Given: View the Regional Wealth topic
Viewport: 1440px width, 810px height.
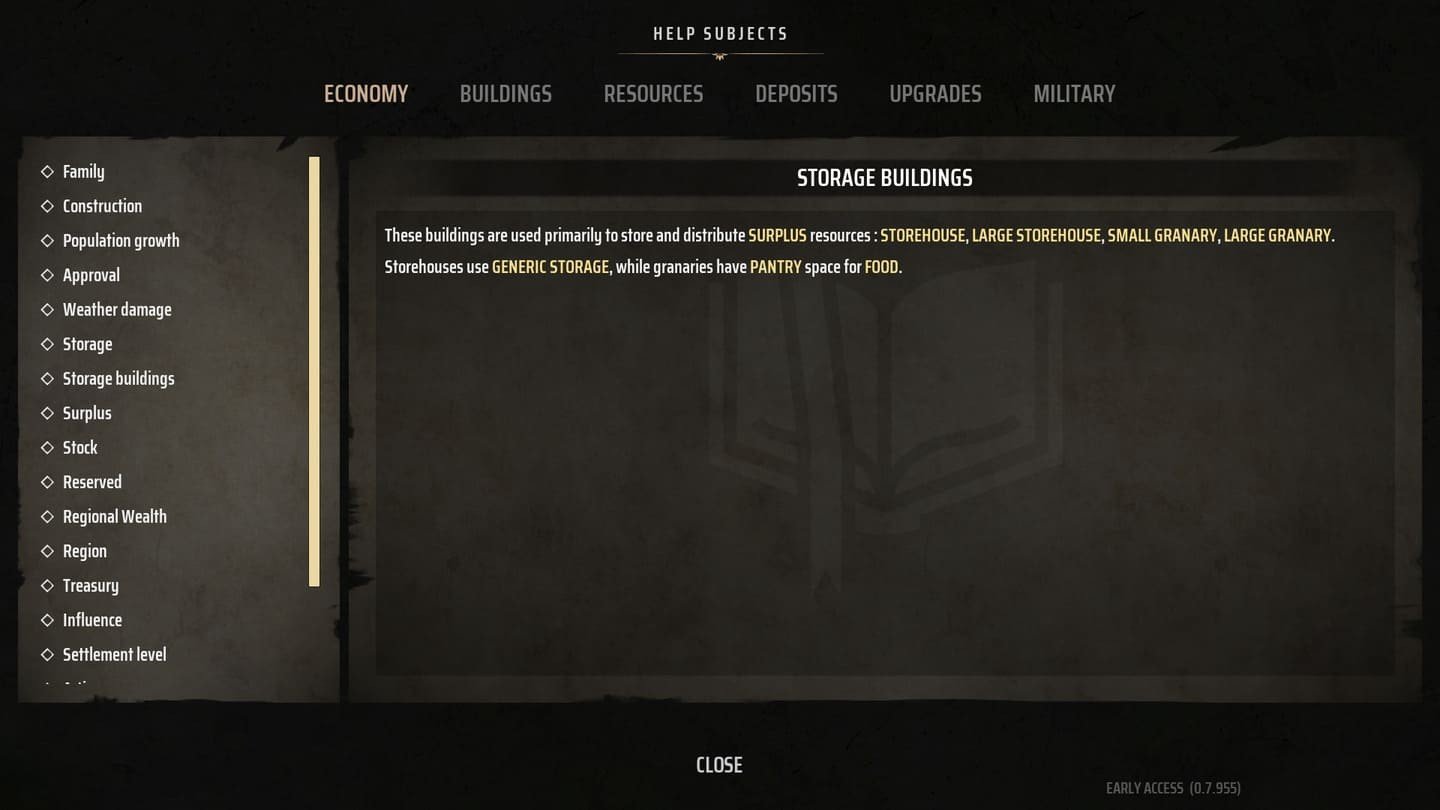Looking at the screenshot, I should [114, 517].
